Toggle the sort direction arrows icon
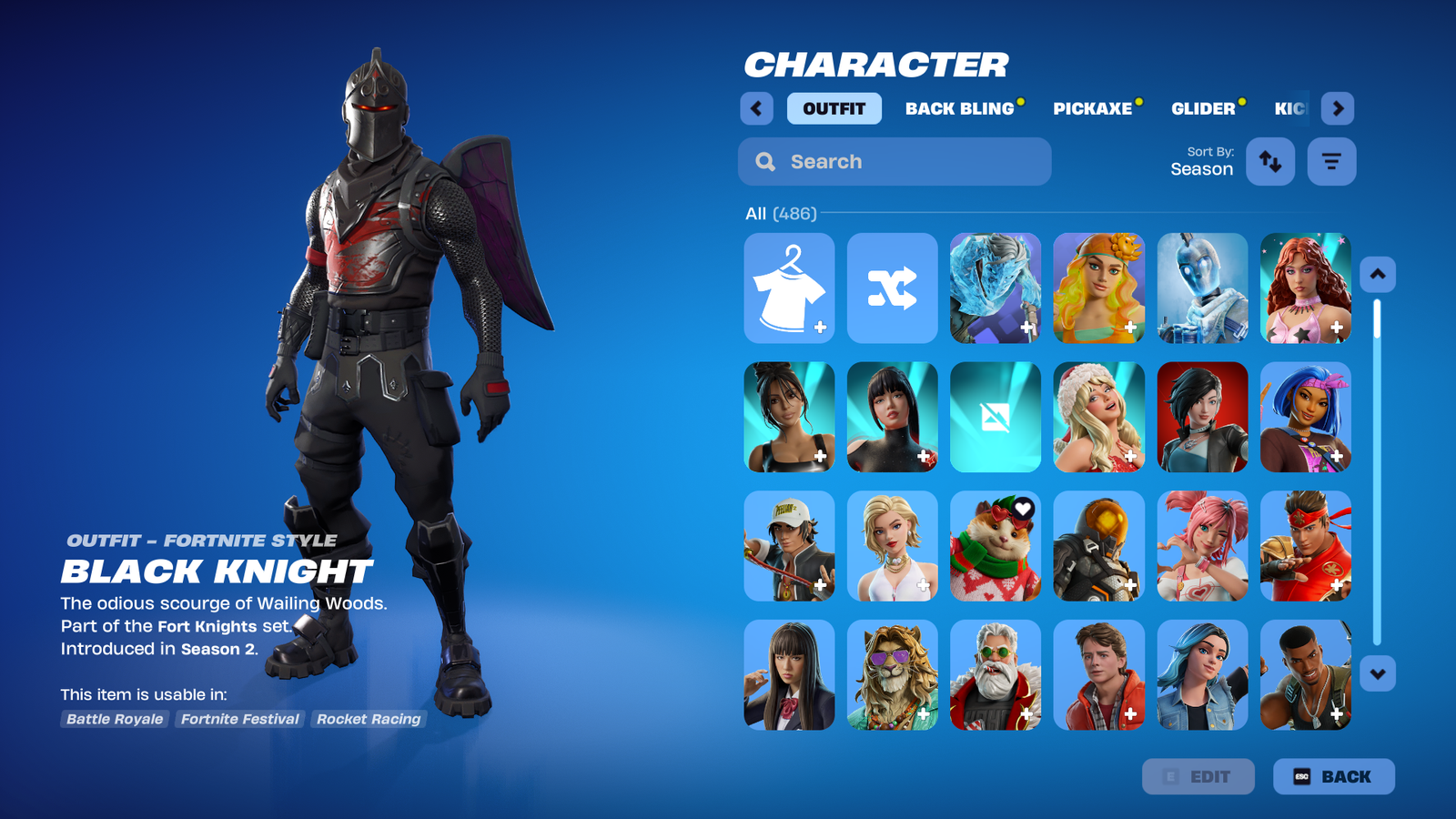 click(x=1270, y=161)
